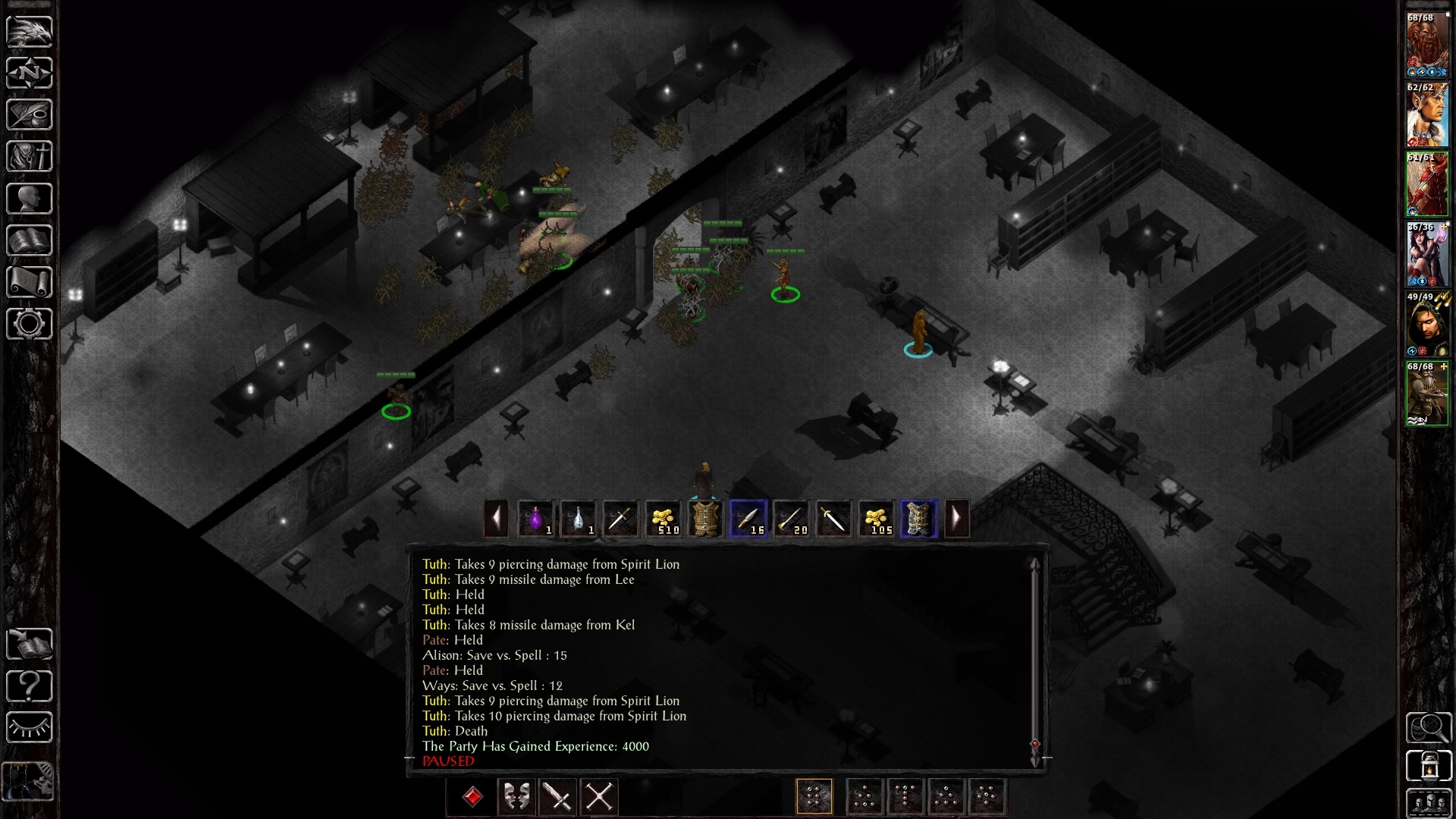This screenshot has height=819, width=1456.
Task: Open the talk masks action button
Action: point(516,797)
